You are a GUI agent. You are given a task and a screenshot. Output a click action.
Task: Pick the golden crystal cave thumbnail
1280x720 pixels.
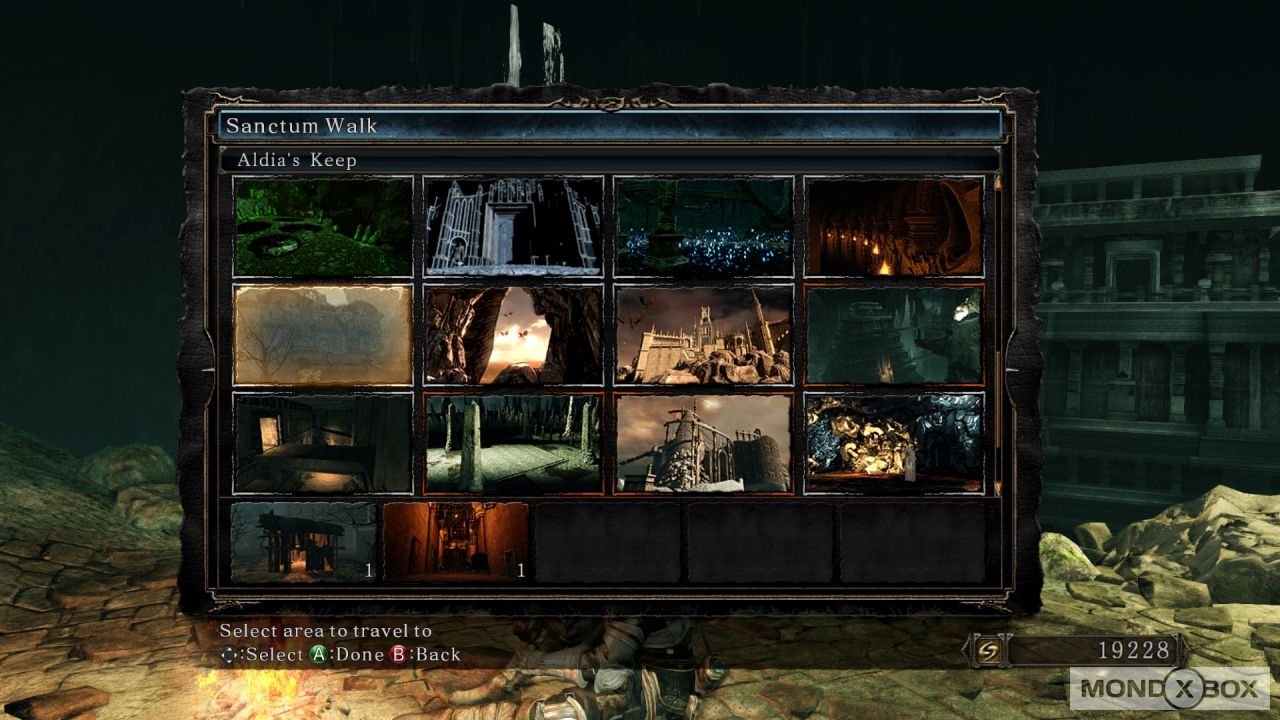pyautogui.click(x=894, y=443)
